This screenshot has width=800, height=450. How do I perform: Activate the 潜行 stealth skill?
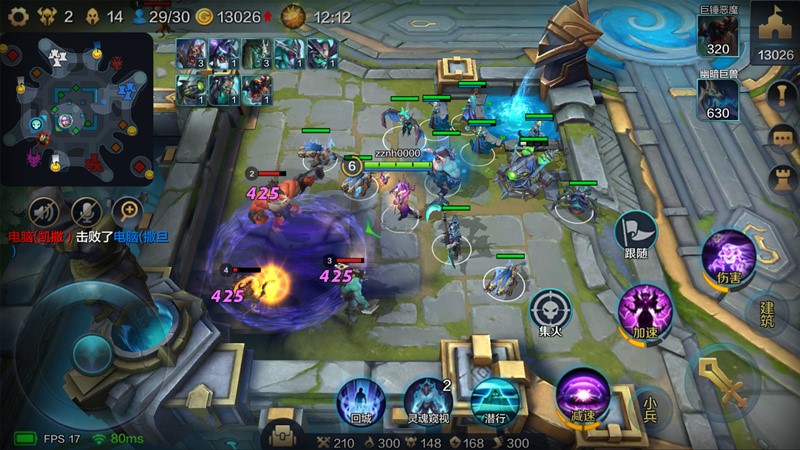click(493, 398)
